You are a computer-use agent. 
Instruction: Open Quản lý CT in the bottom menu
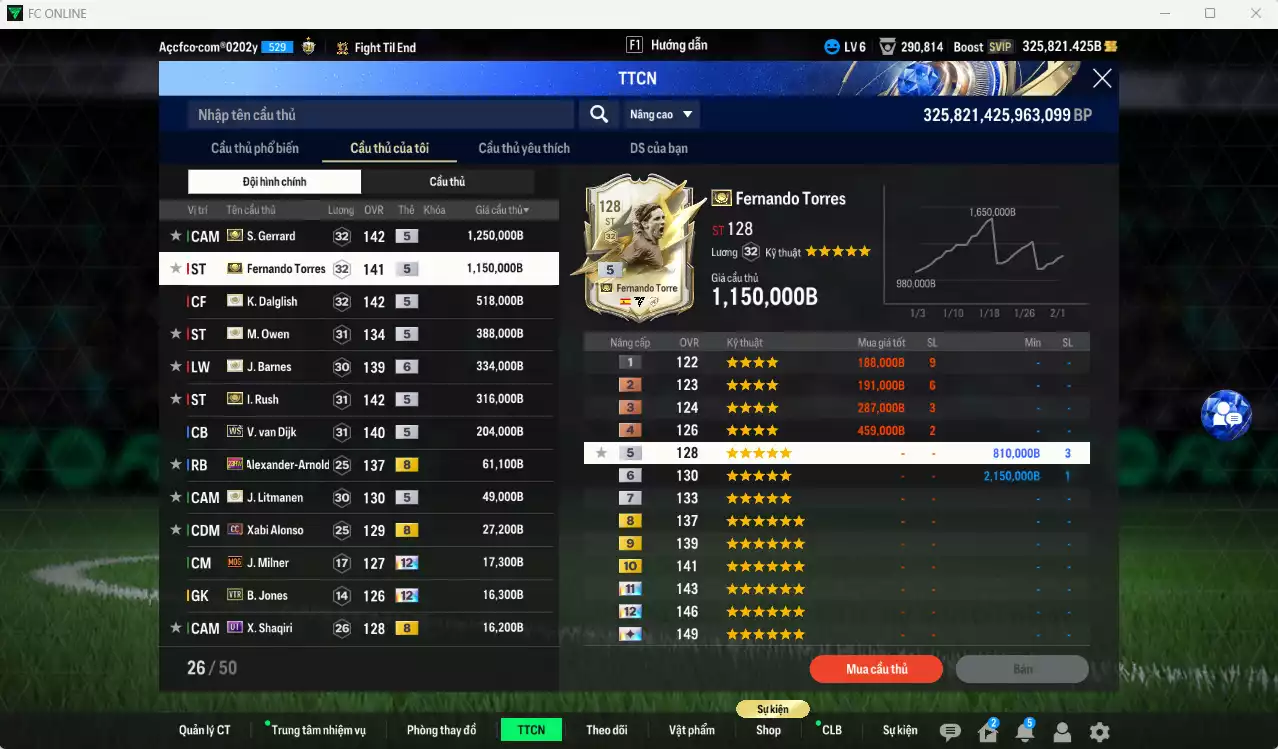coord(204,730)
